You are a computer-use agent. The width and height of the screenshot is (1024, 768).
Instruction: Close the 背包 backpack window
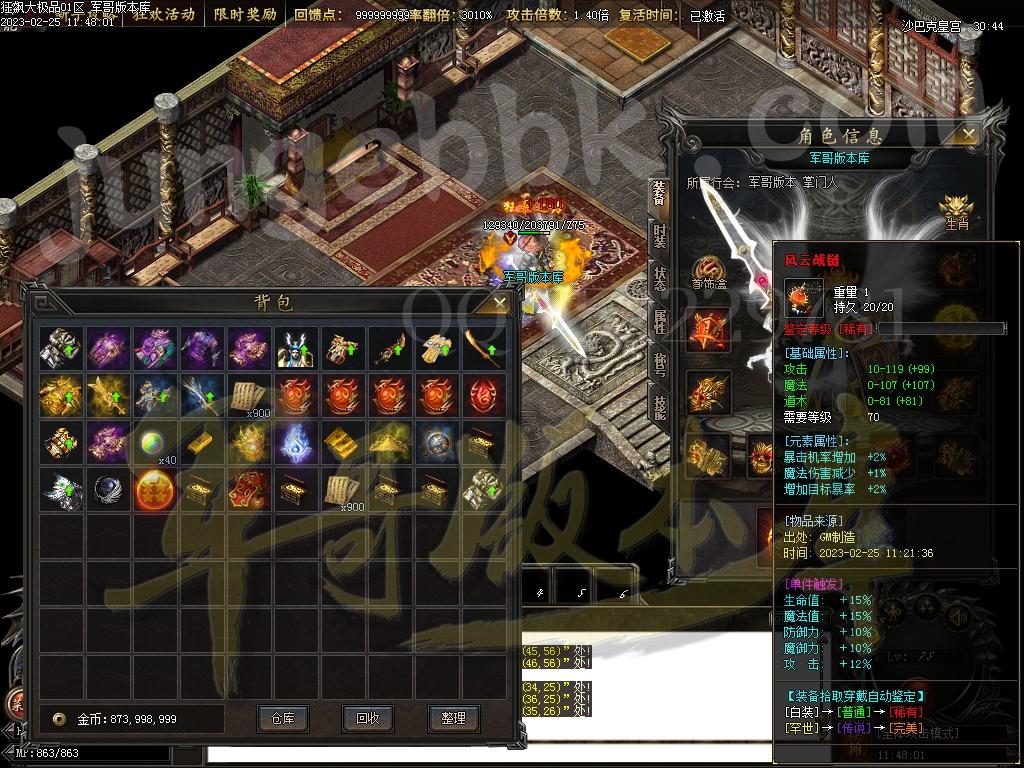(499, 302)
